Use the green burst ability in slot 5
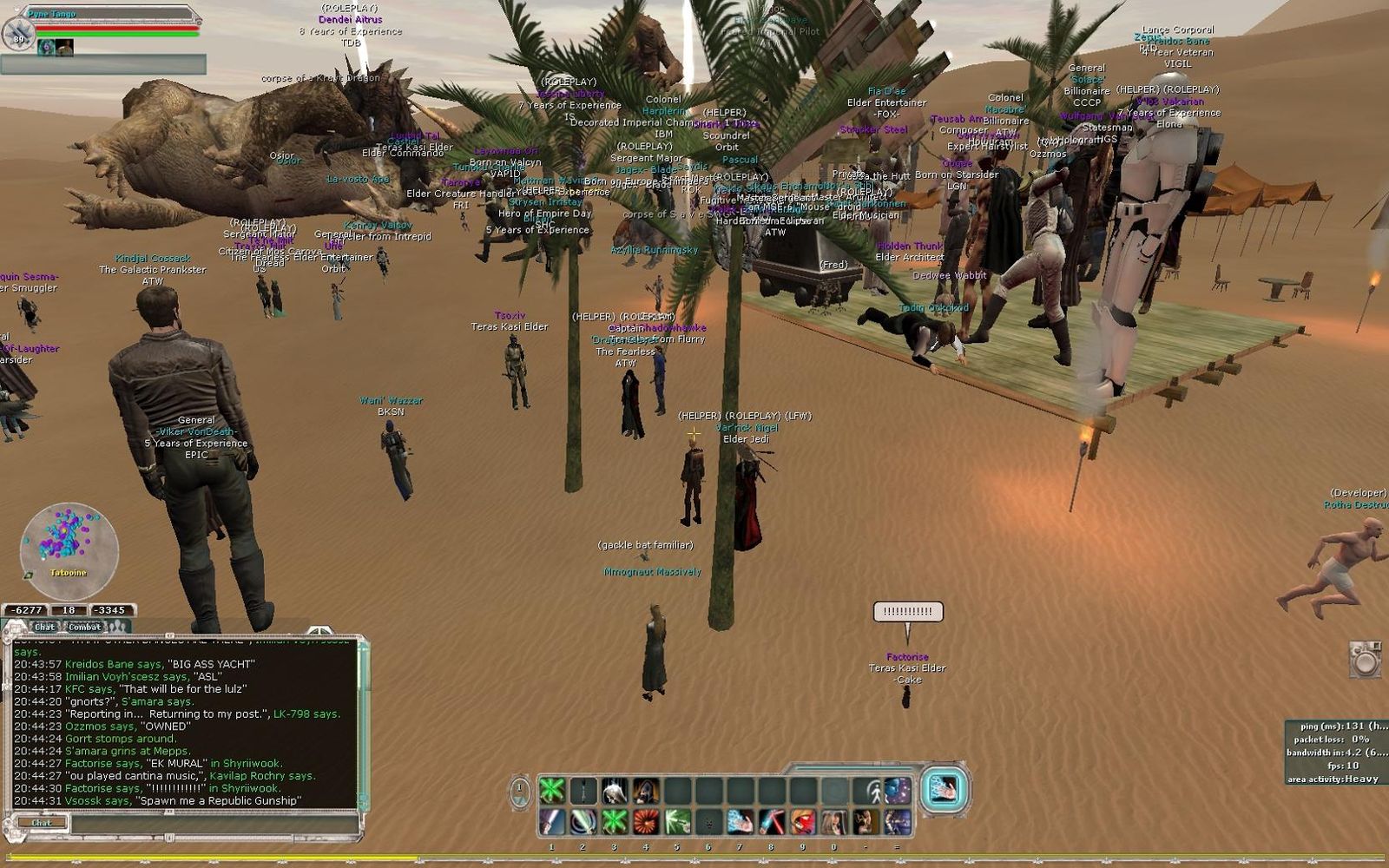Screen dimensions: 1389x868 point(677,821)
